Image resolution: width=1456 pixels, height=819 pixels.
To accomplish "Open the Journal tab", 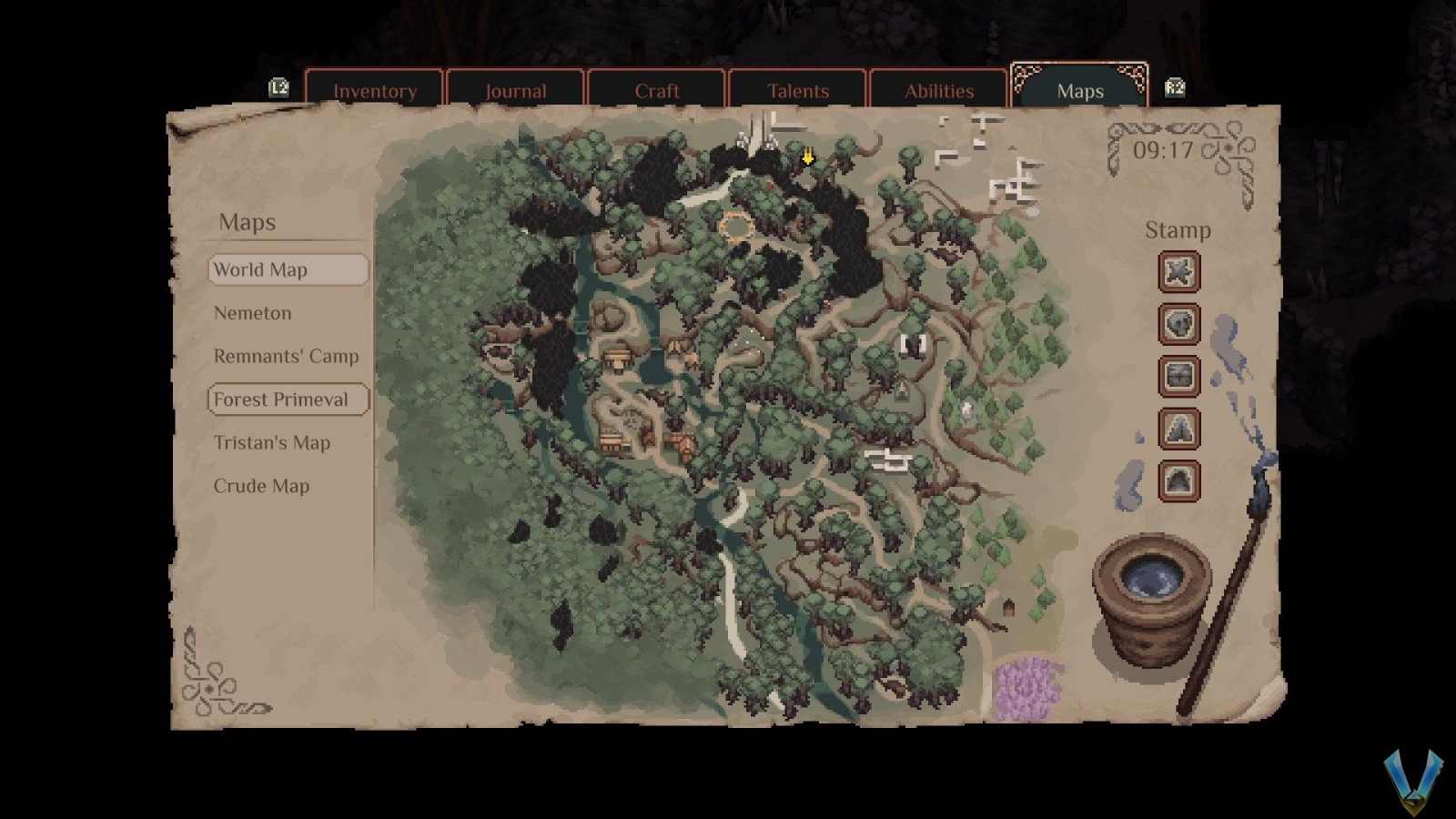I will (x=516, y=90).
